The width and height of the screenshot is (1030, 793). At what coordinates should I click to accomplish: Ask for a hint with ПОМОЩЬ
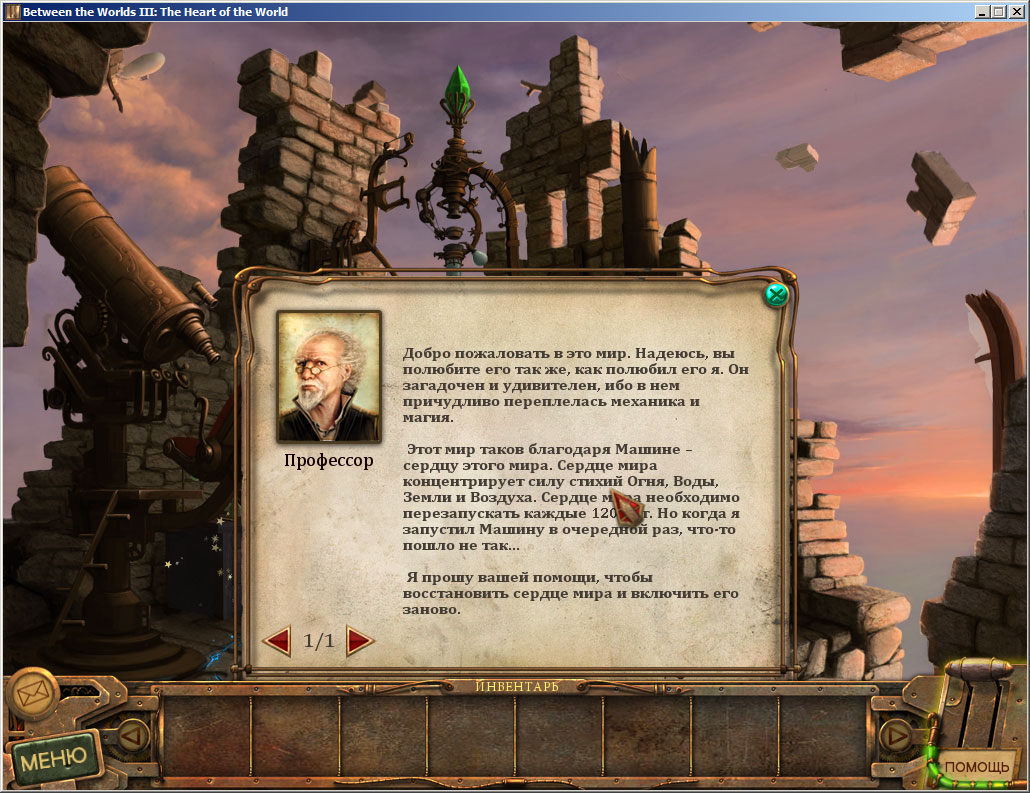pyautogui.click(x=977, y=767)
